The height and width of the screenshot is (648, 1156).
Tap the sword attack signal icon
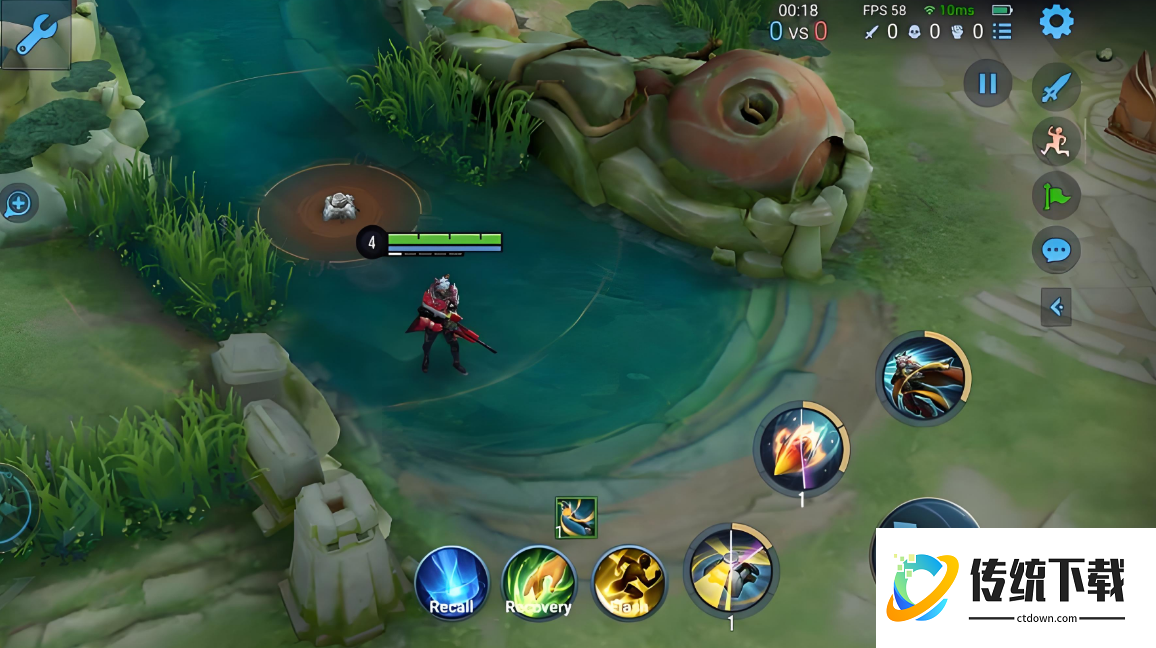(1056, 89)
